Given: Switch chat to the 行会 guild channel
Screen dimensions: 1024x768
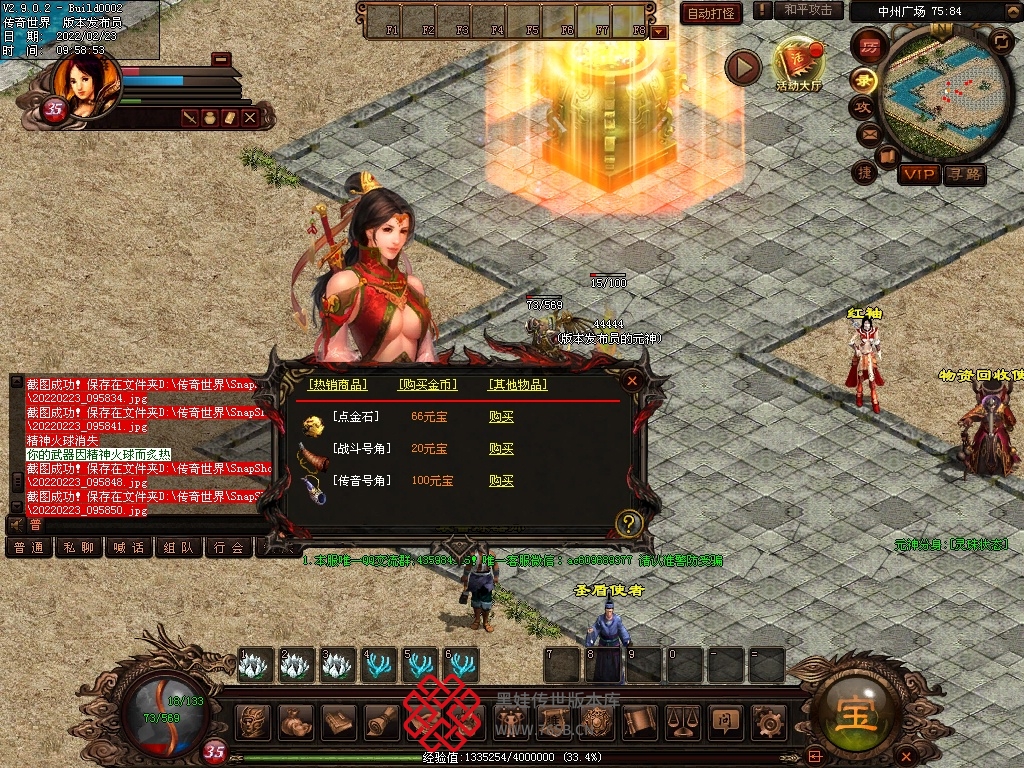Looking at the screenshot, I should coord(229,548).
